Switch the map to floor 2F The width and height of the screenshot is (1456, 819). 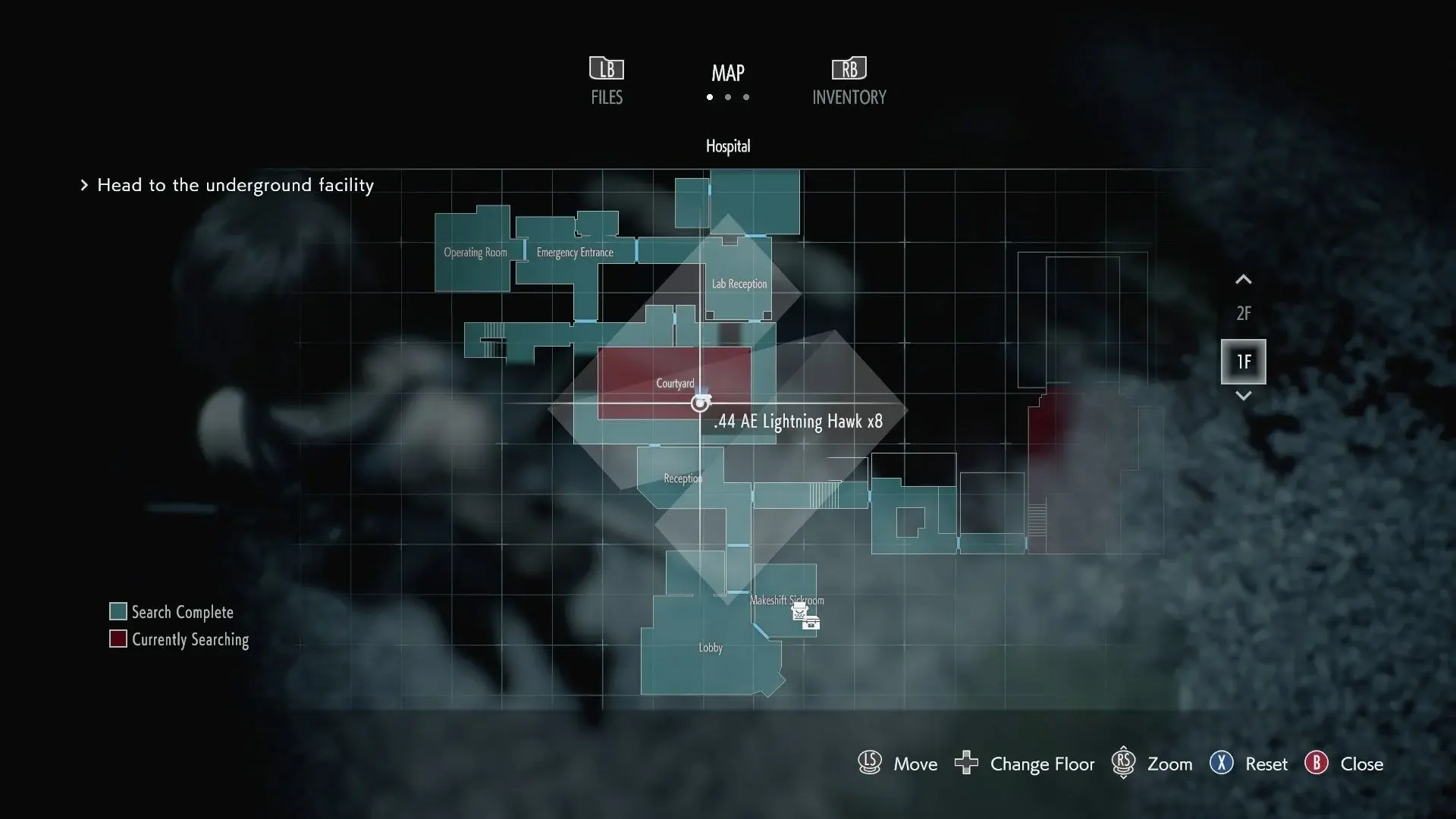(x=1243, y=313)
